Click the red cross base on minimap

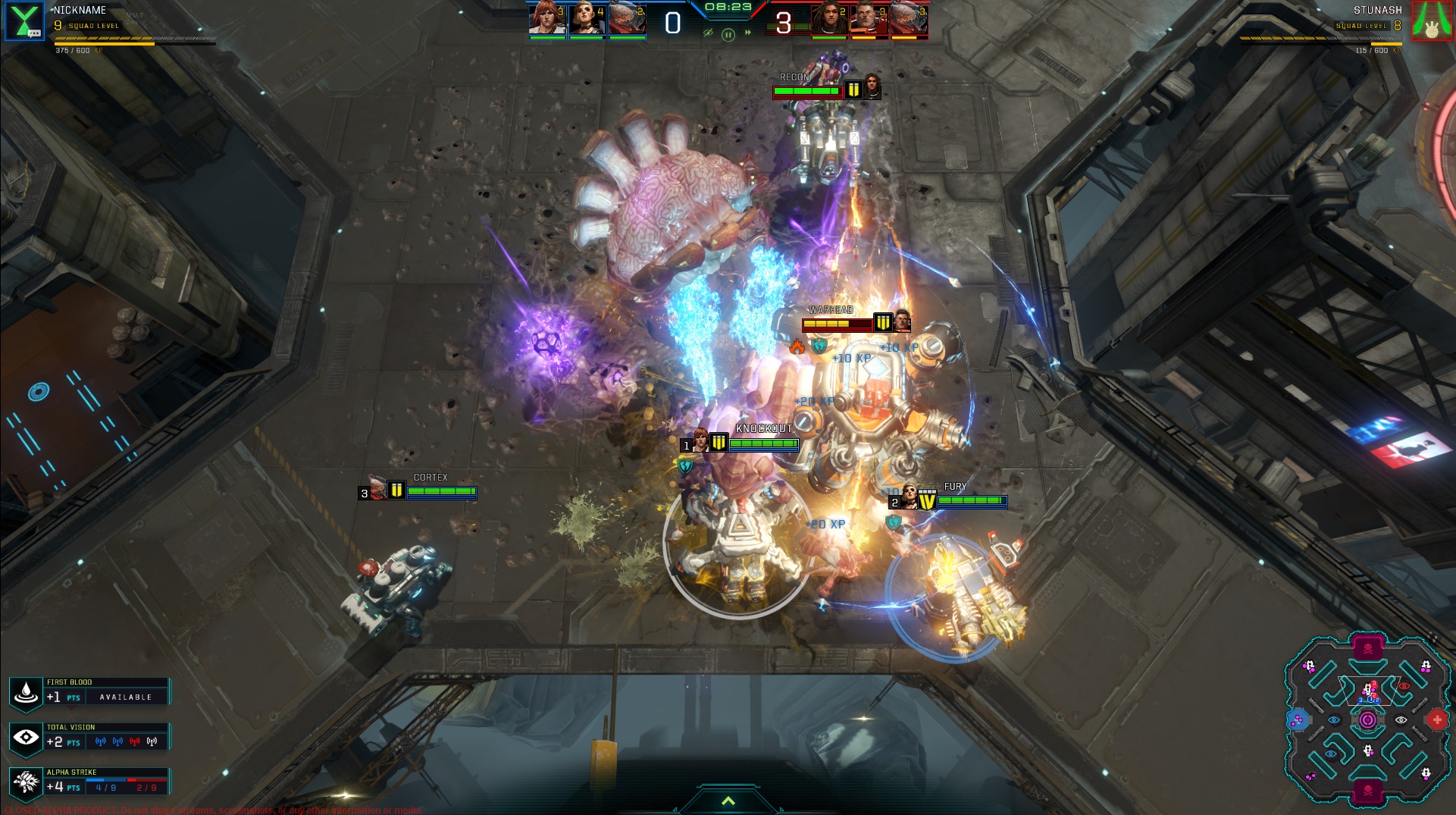[x=1436, y=719]
